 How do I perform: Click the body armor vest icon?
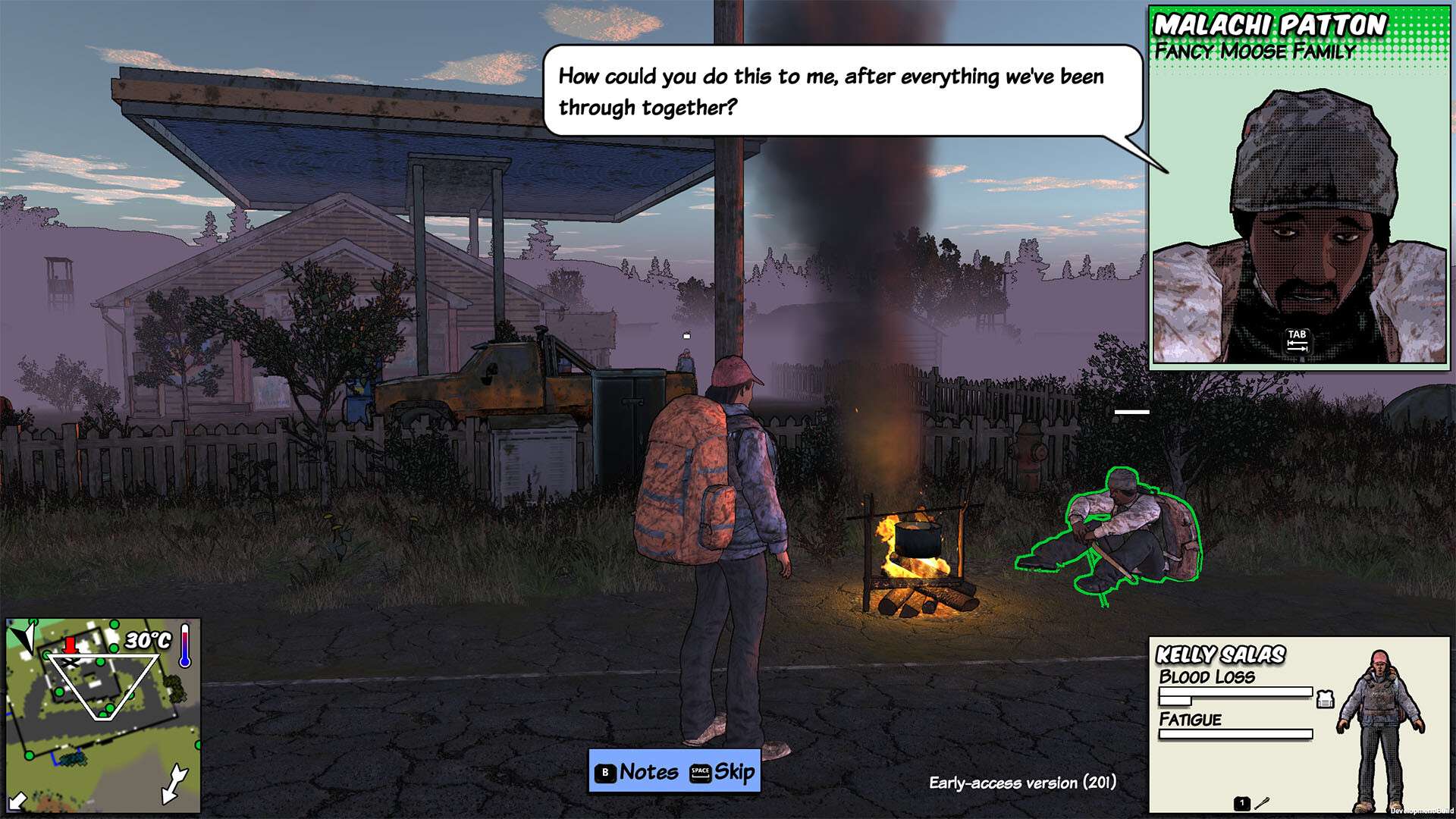(x=1325, y=699)
